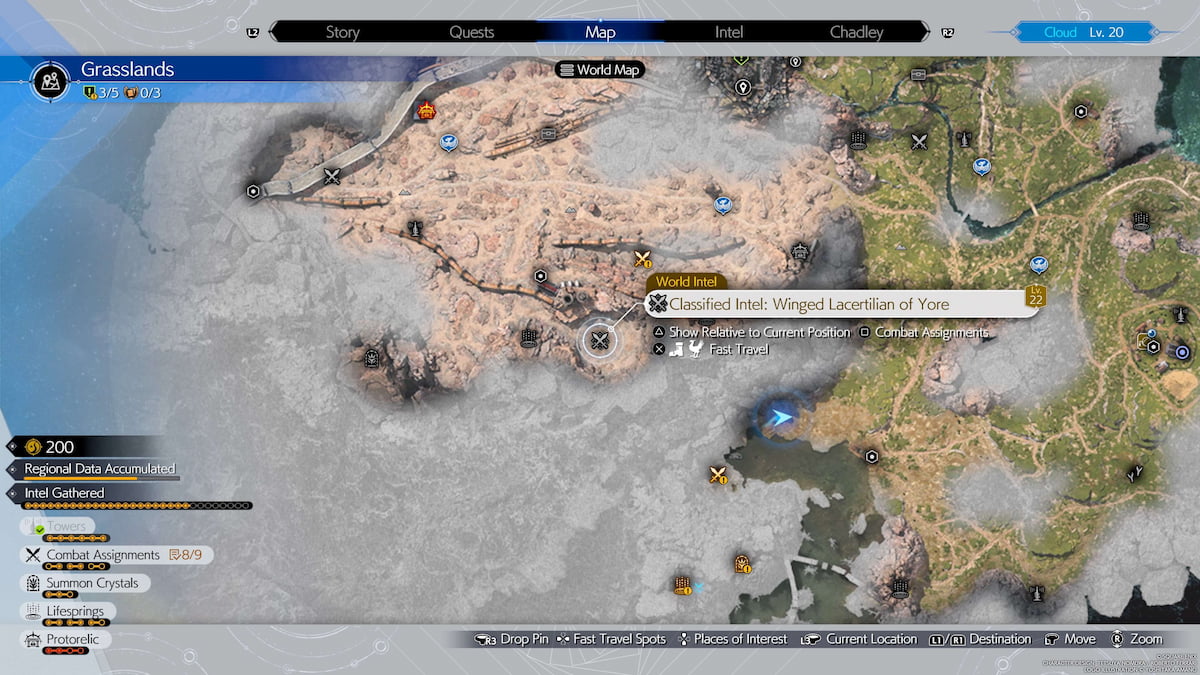This screenshot has width=1200, height=675.
Task: Select the Map tab
Action: (600, 32)
